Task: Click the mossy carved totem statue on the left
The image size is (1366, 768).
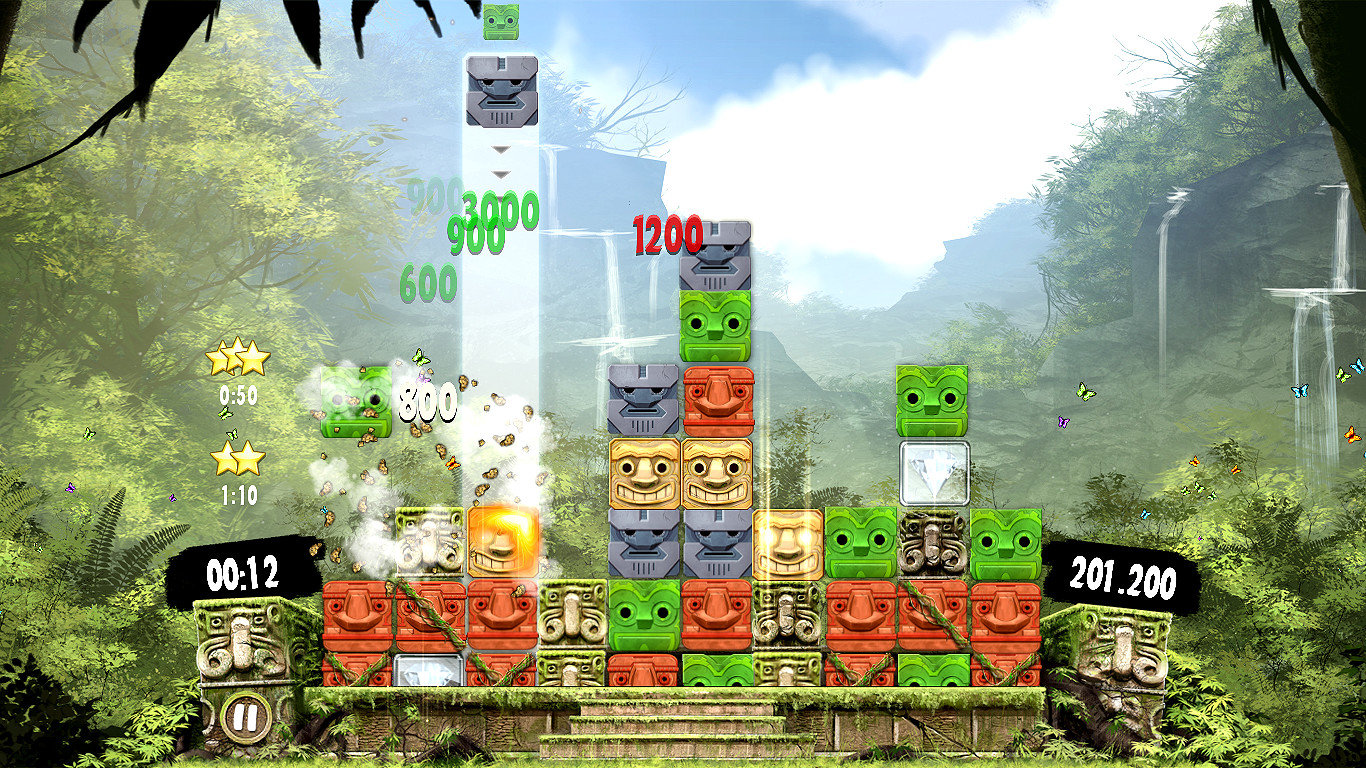Action: (x=243, y=640)
